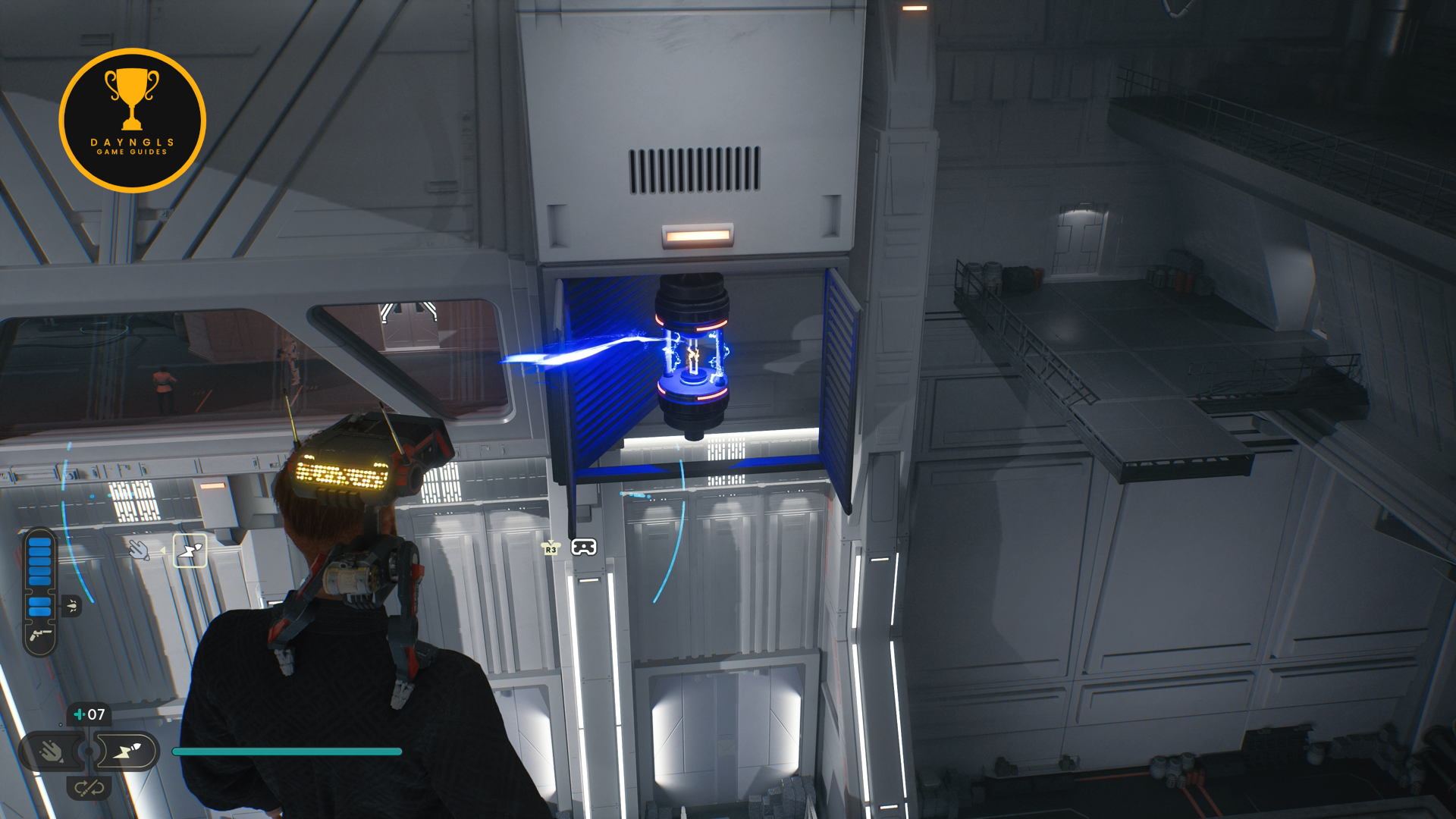Activate the BD-1 droid face icon
Viewport: 1456px width, 819px height.
[583, 548]
